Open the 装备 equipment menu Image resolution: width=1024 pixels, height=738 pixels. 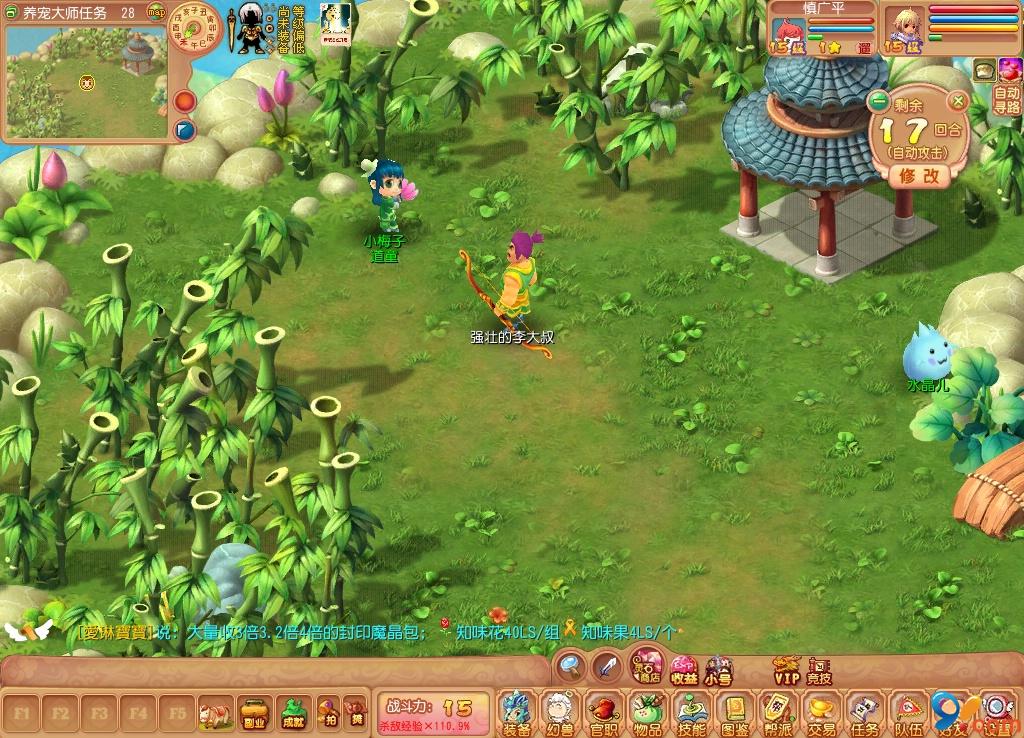(x=516, y=712)
